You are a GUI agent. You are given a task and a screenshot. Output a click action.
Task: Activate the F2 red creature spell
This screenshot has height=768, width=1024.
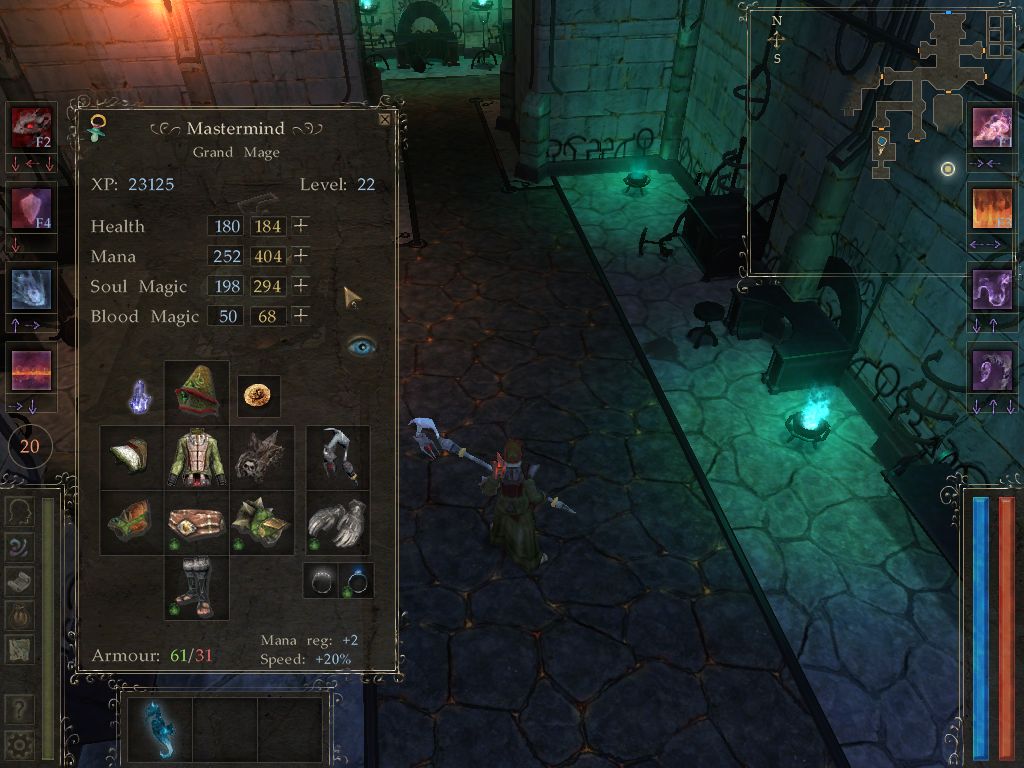point(31,127)
